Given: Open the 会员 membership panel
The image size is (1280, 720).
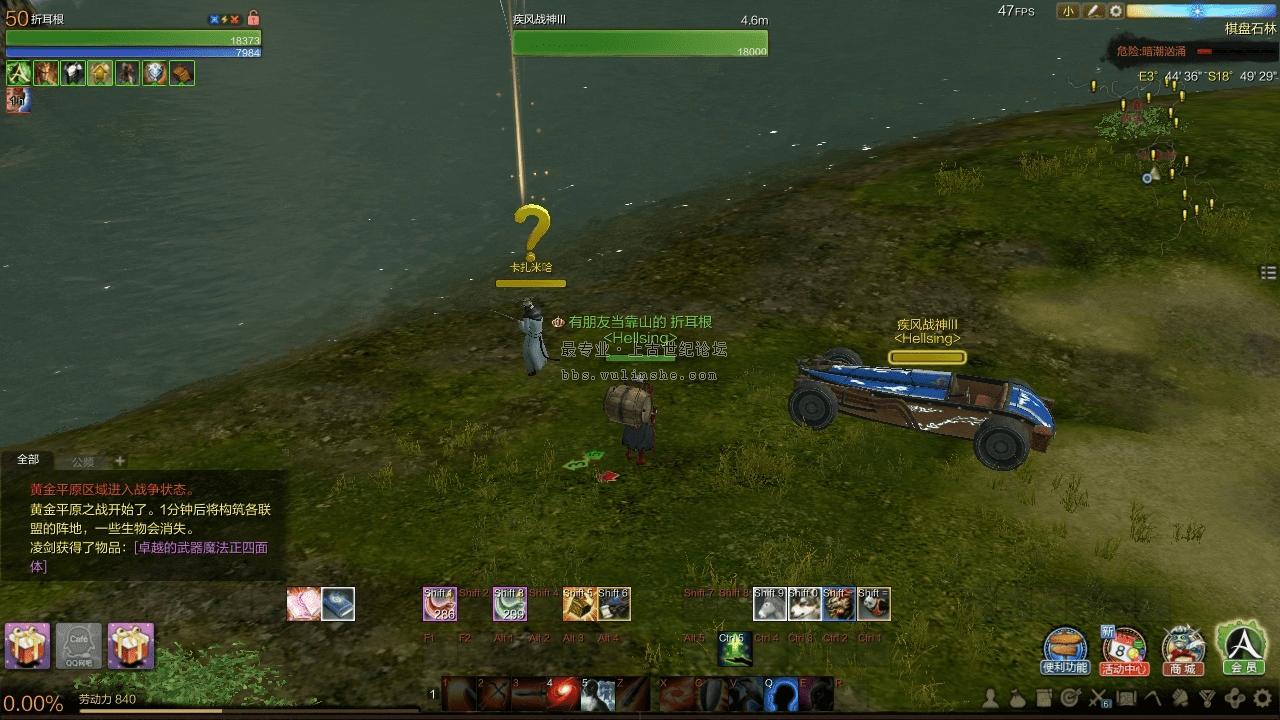Looking at the screenshot, I should [x=1242, y=646].
